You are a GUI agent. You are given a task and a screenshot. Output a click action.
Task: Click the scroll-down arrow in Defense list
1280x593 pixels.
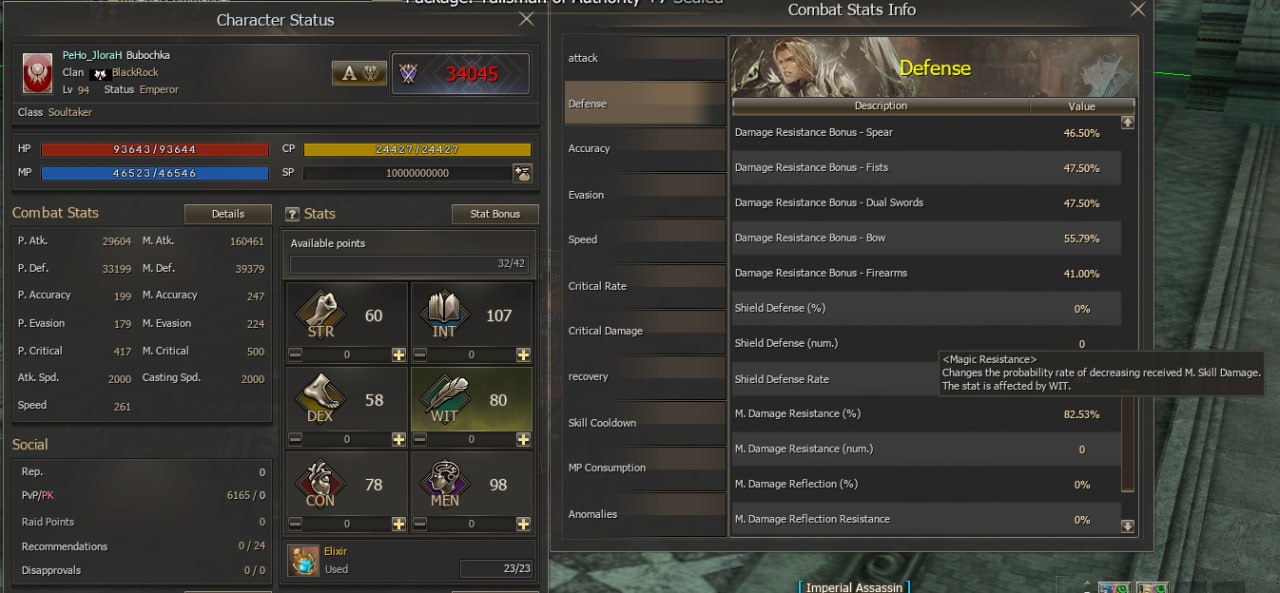(1128, 526)
